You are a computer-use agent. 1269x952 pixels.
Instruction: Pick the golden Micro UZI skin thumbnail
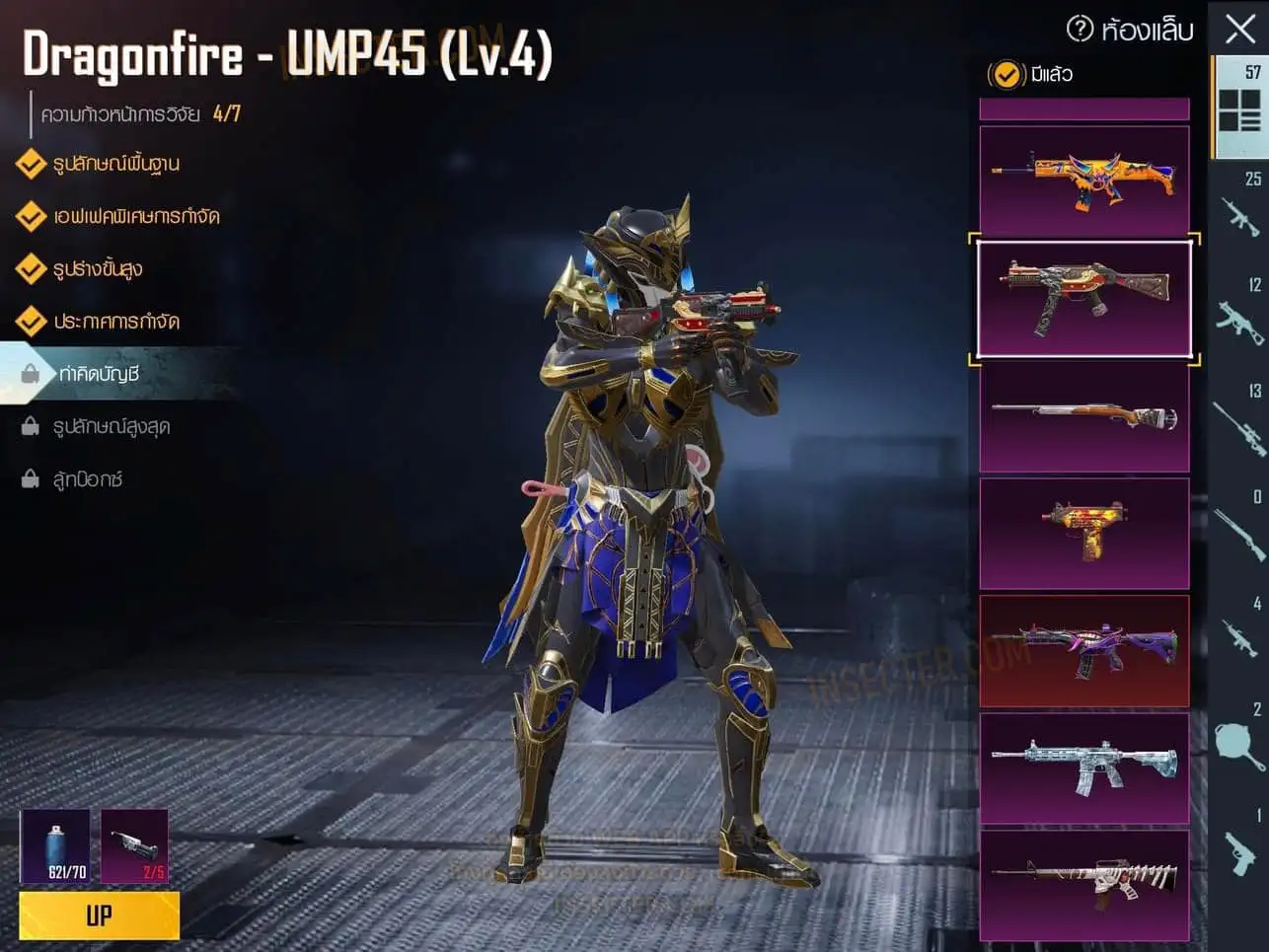point(1083,533)
